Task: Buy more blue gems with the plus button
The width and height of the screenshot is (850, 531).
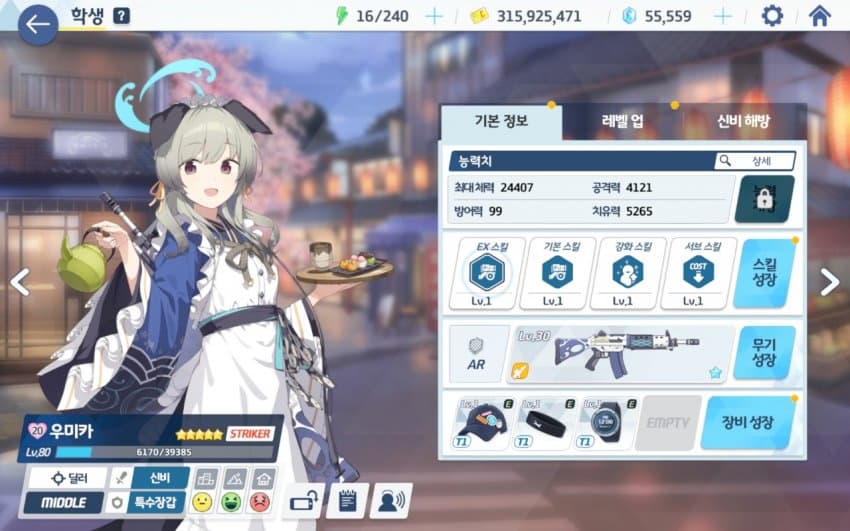Action: pos(721,16)
